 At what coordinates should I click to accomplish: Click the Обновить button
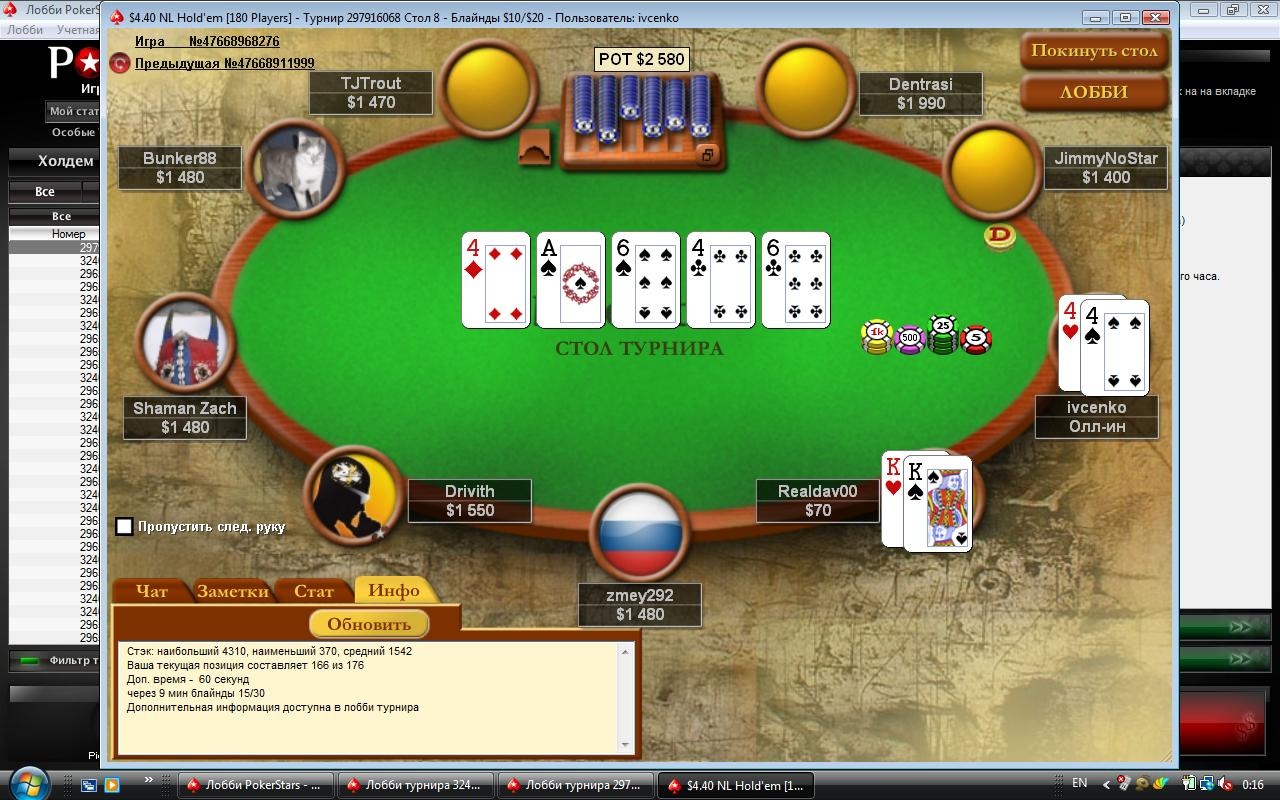coord(369,624)
